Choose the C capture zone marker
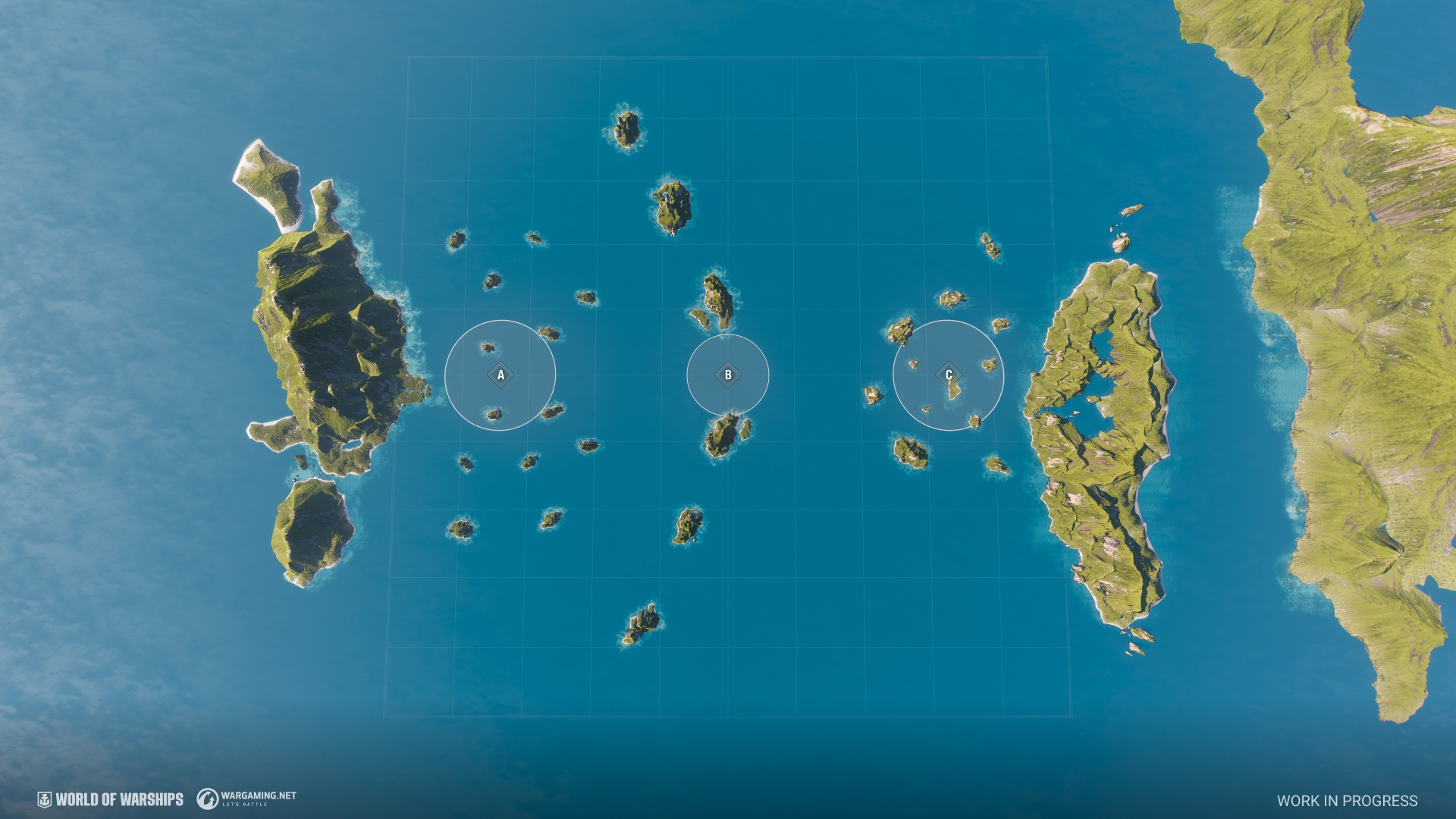 click(949, 375)
